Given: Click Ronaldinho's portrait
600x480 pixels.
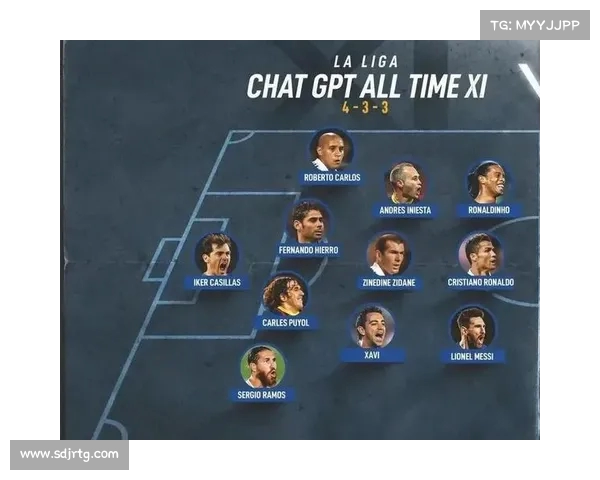Looking at the screenshot, I should pyautogui.click(x=487, y=182).
